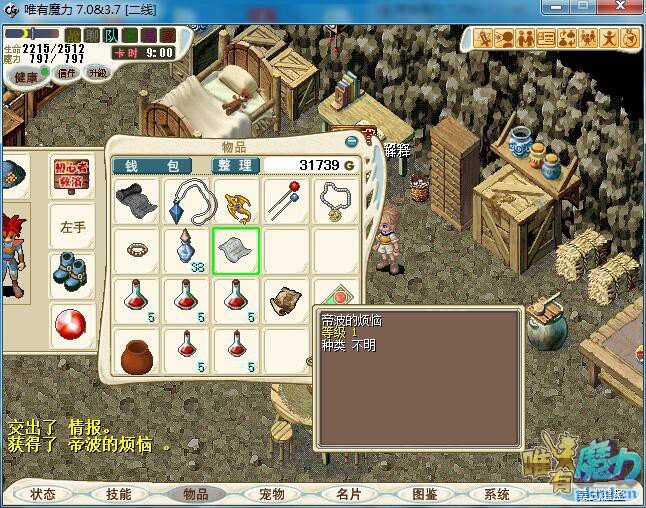Select the 宠物 pet menu
Screen dimensions: 646x508
pyautogui.click(x=271, y=494)
